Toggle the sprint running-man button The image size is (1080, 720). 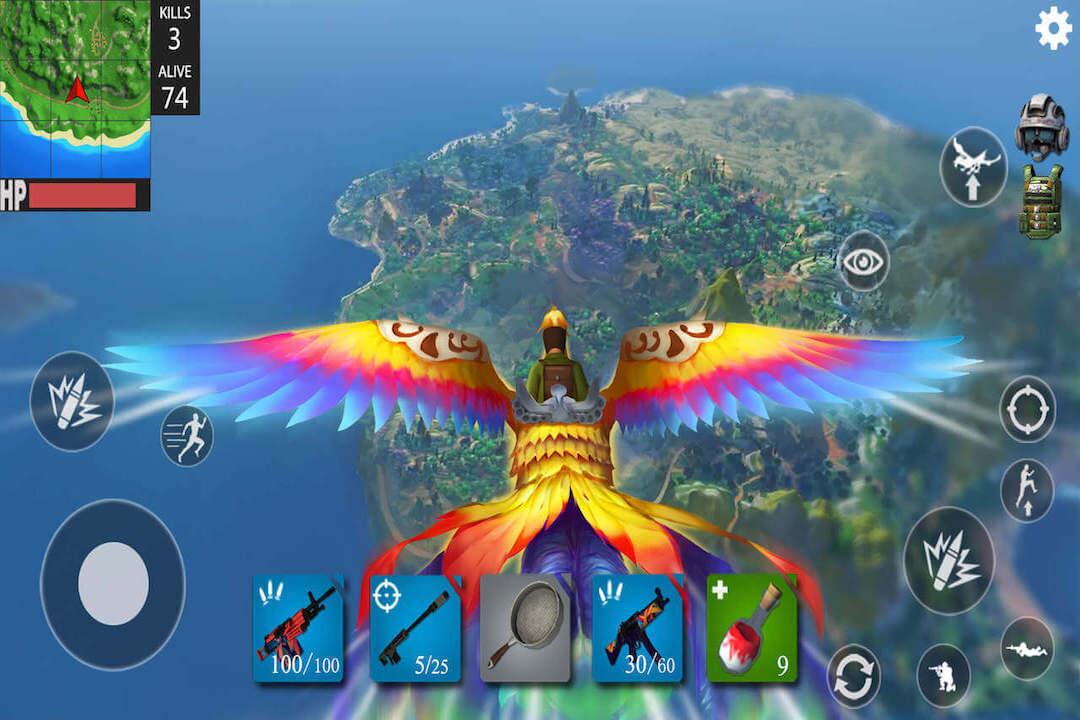(x=187, y=436)
